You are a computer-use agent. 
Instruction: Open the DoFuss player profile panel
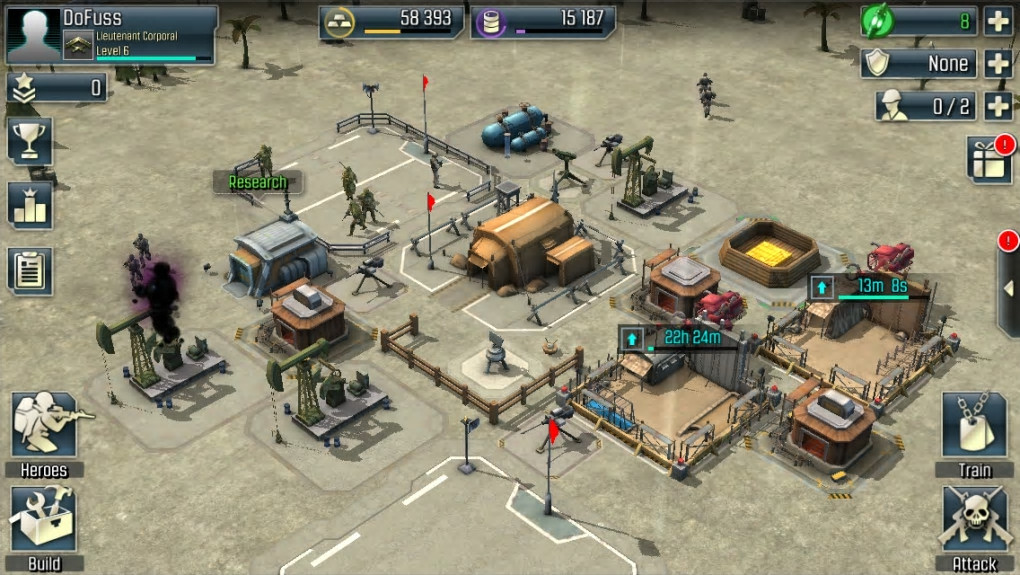(x=110, y=35)
